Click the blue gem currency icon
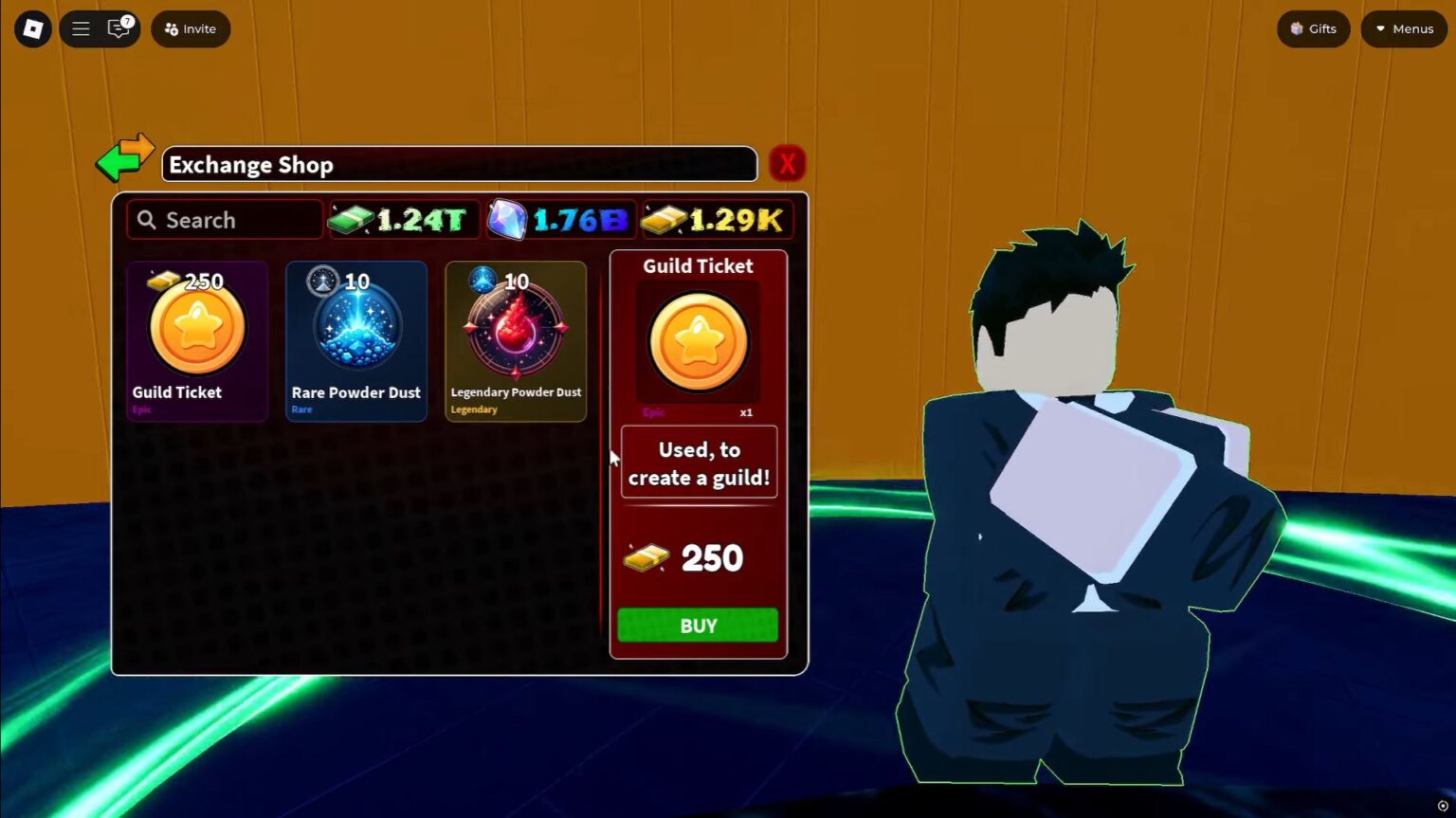This screenshot has height=818, width=1456. pos(508,219)
